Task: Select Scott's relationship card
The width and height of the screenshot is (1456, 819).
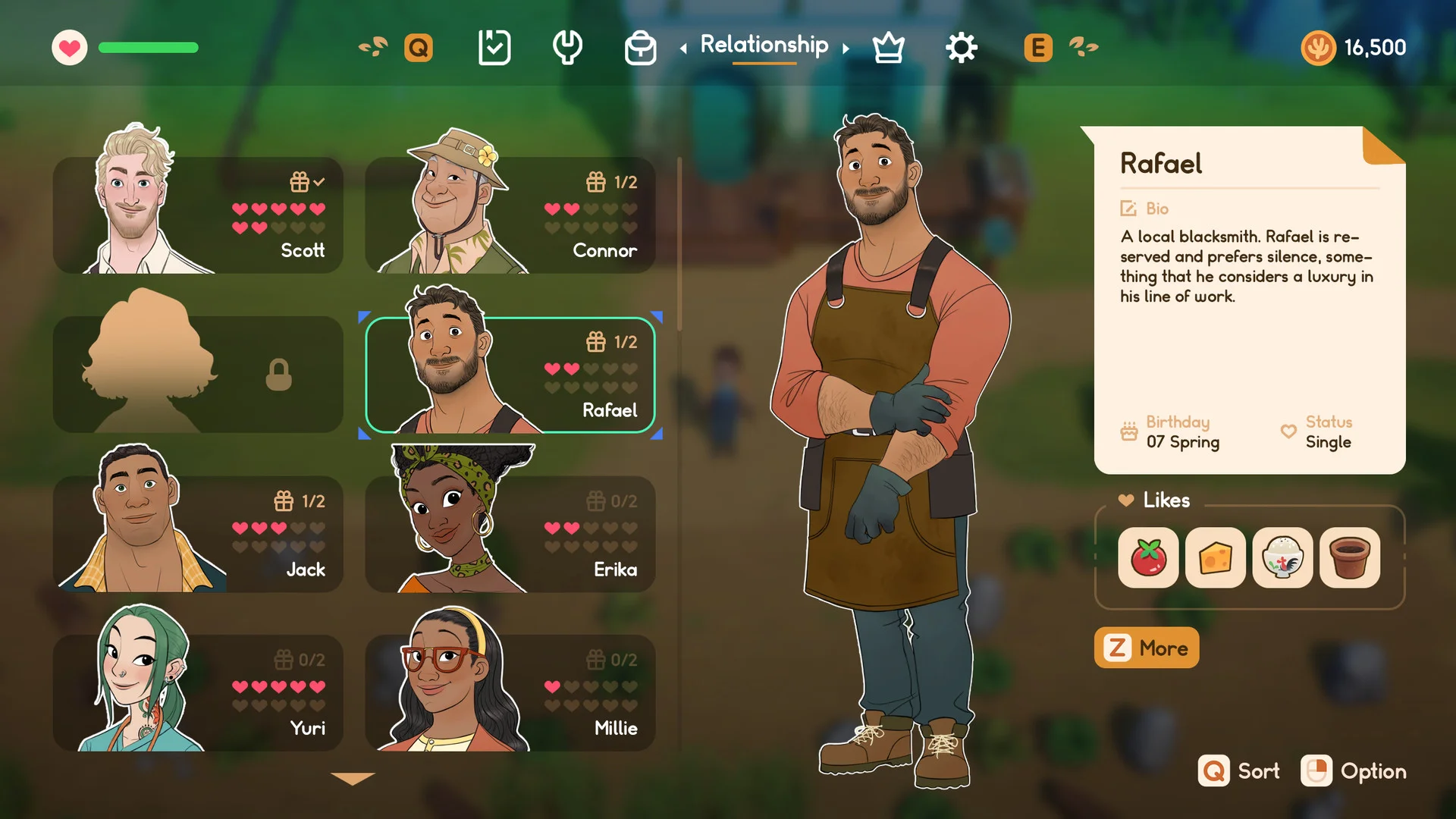Action: 198,215
